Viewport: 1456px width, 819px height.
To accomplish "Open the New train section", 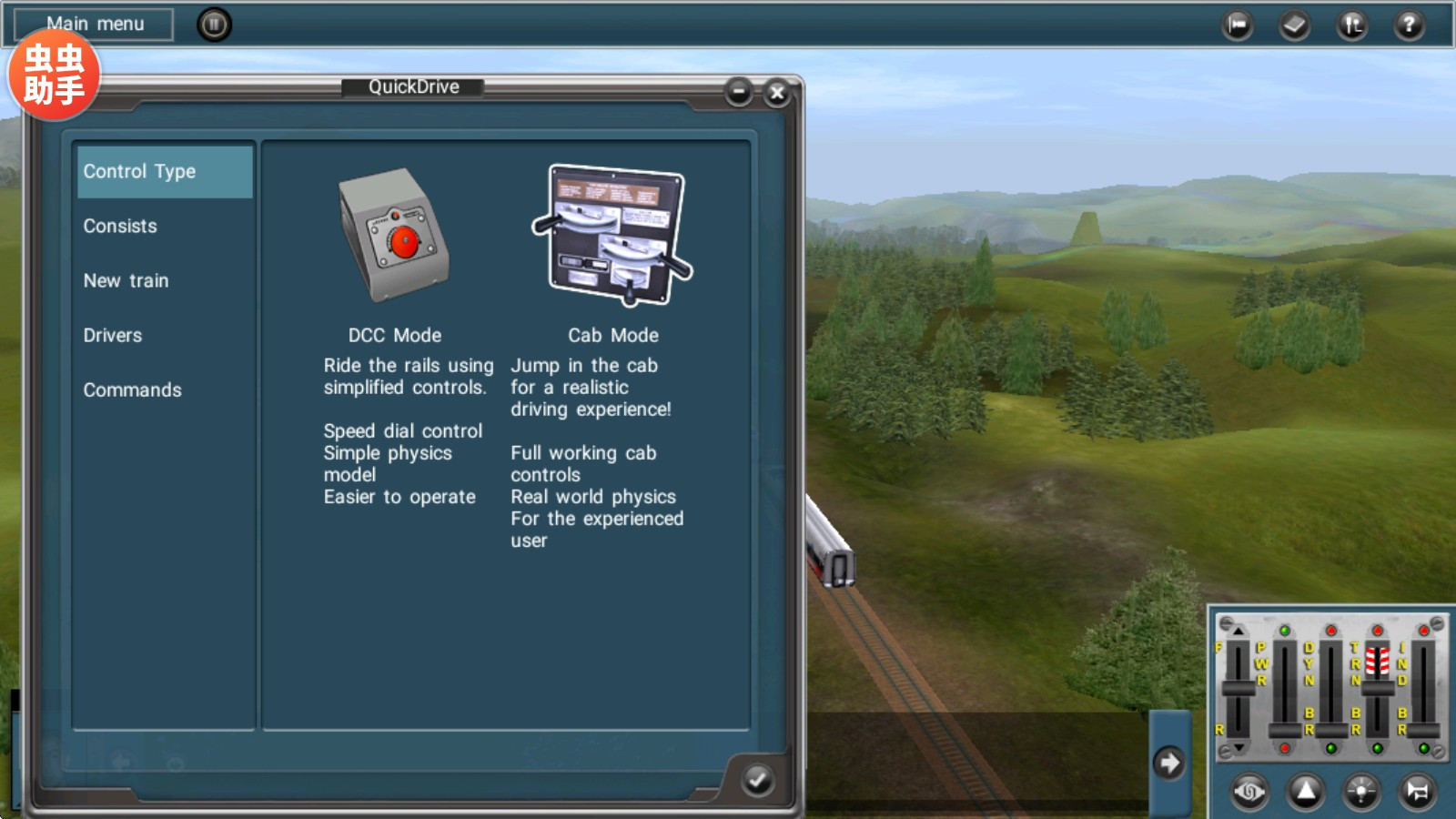I will pos(126,281).
